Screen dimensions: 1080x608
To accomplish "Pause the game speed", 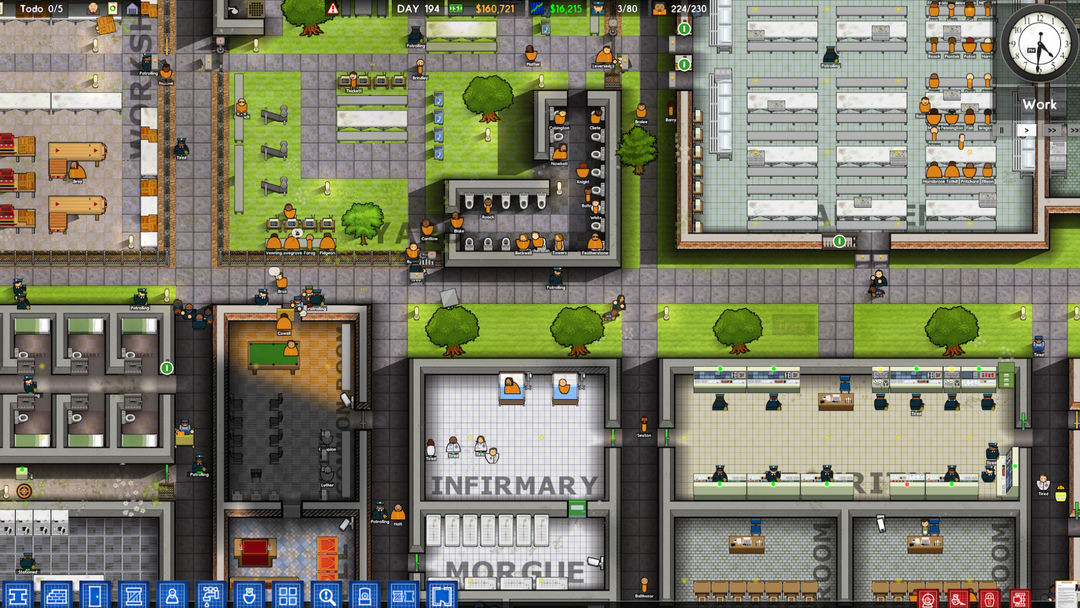I will pyautogui.click(x=1002, y=130).
